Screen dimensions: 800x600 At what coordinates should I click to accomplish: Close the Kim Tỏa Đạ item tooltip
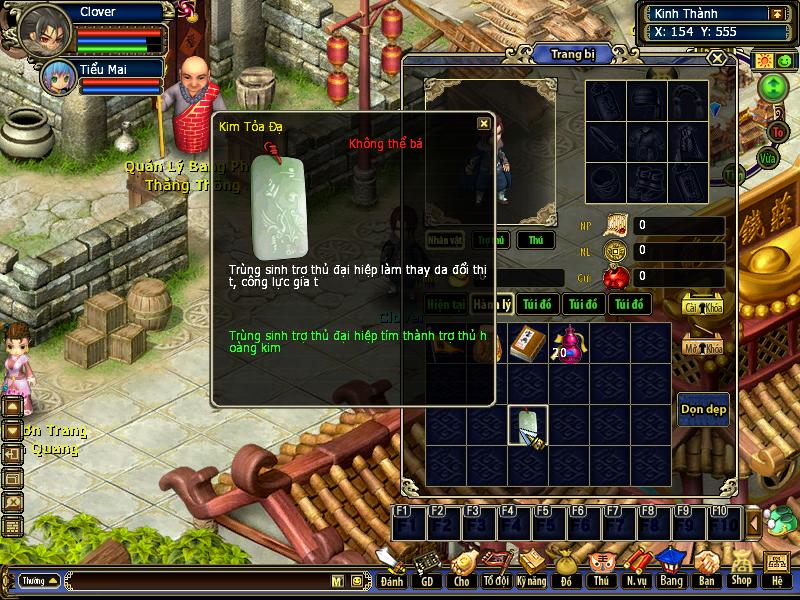click(x=484, y=123)
